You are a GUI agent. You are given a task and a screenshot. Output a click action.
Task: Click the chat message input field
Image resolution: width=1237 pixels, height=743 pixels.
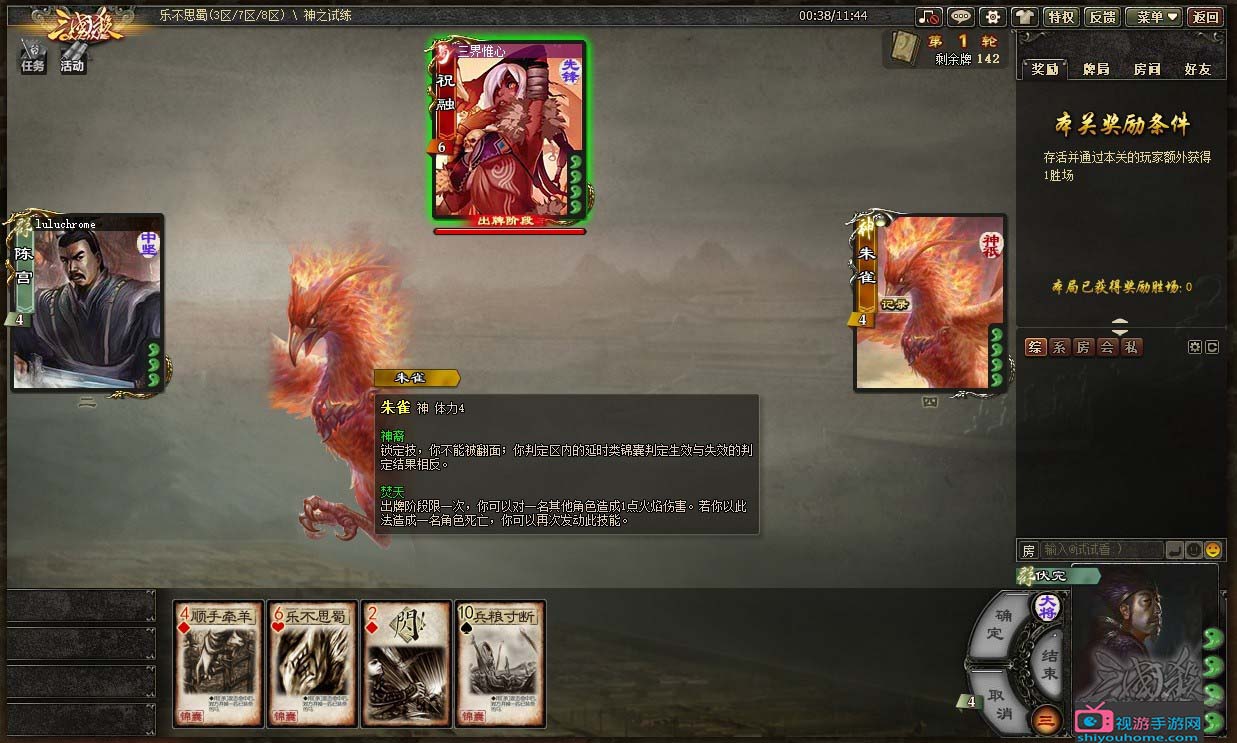point(1100,550)
